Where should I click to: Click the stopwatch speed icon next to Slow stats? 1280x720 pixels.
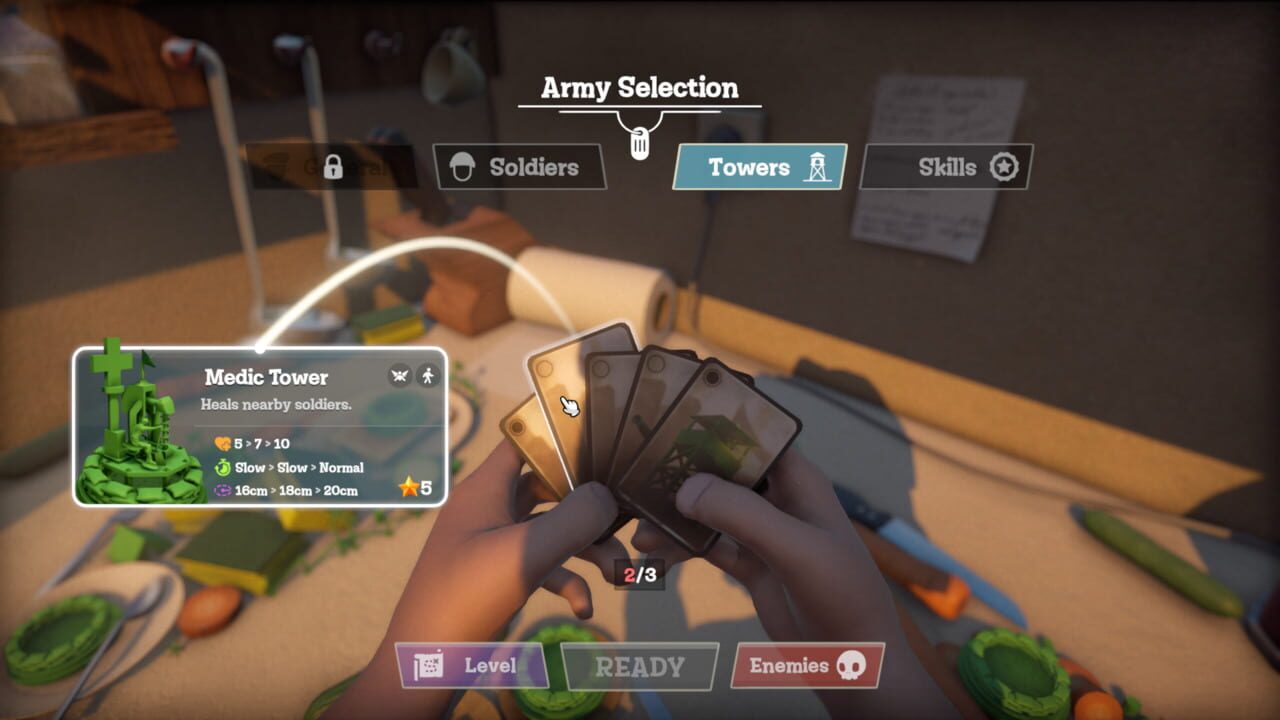[222, 468]
